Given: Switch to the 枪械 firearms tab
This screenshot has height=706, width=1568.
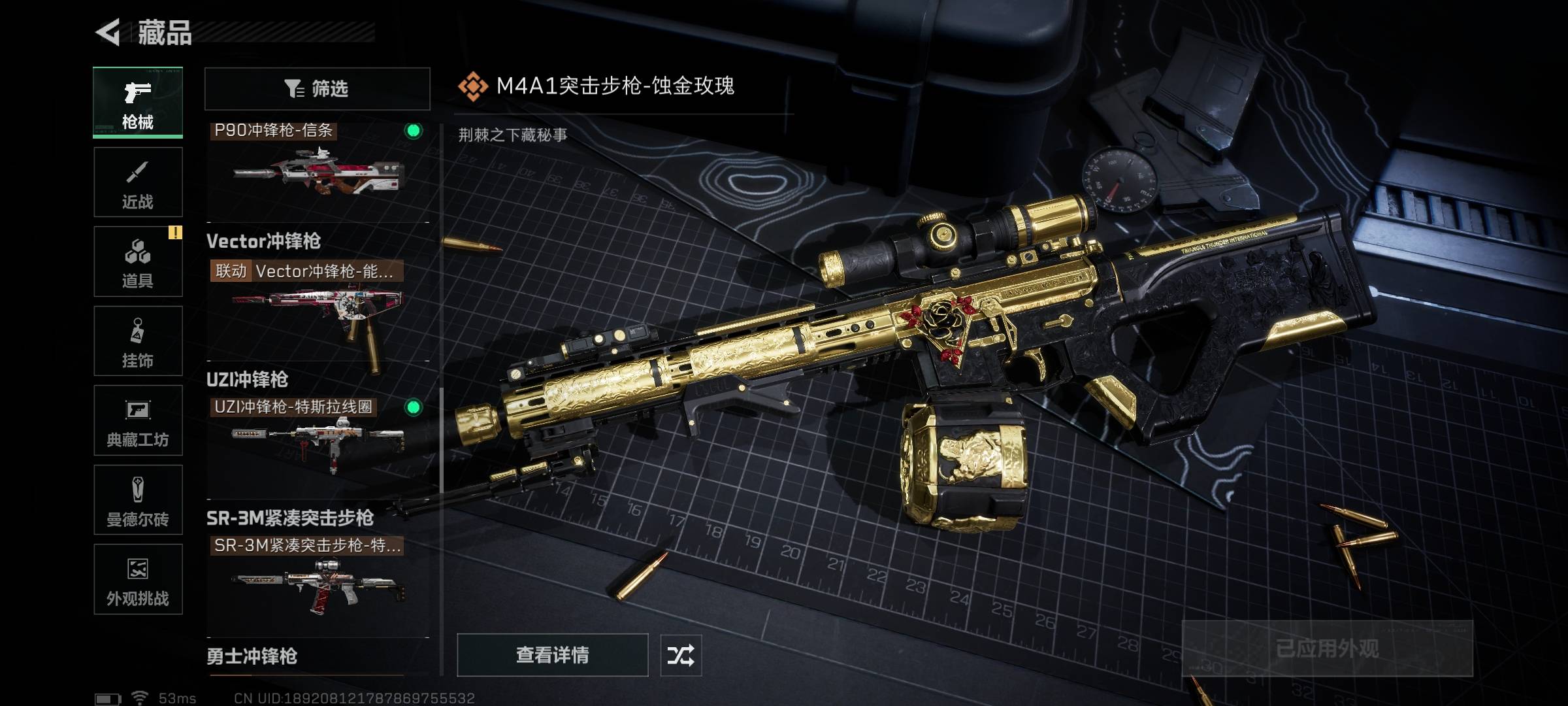Looking at the screenshot, I should coord(138,103).
